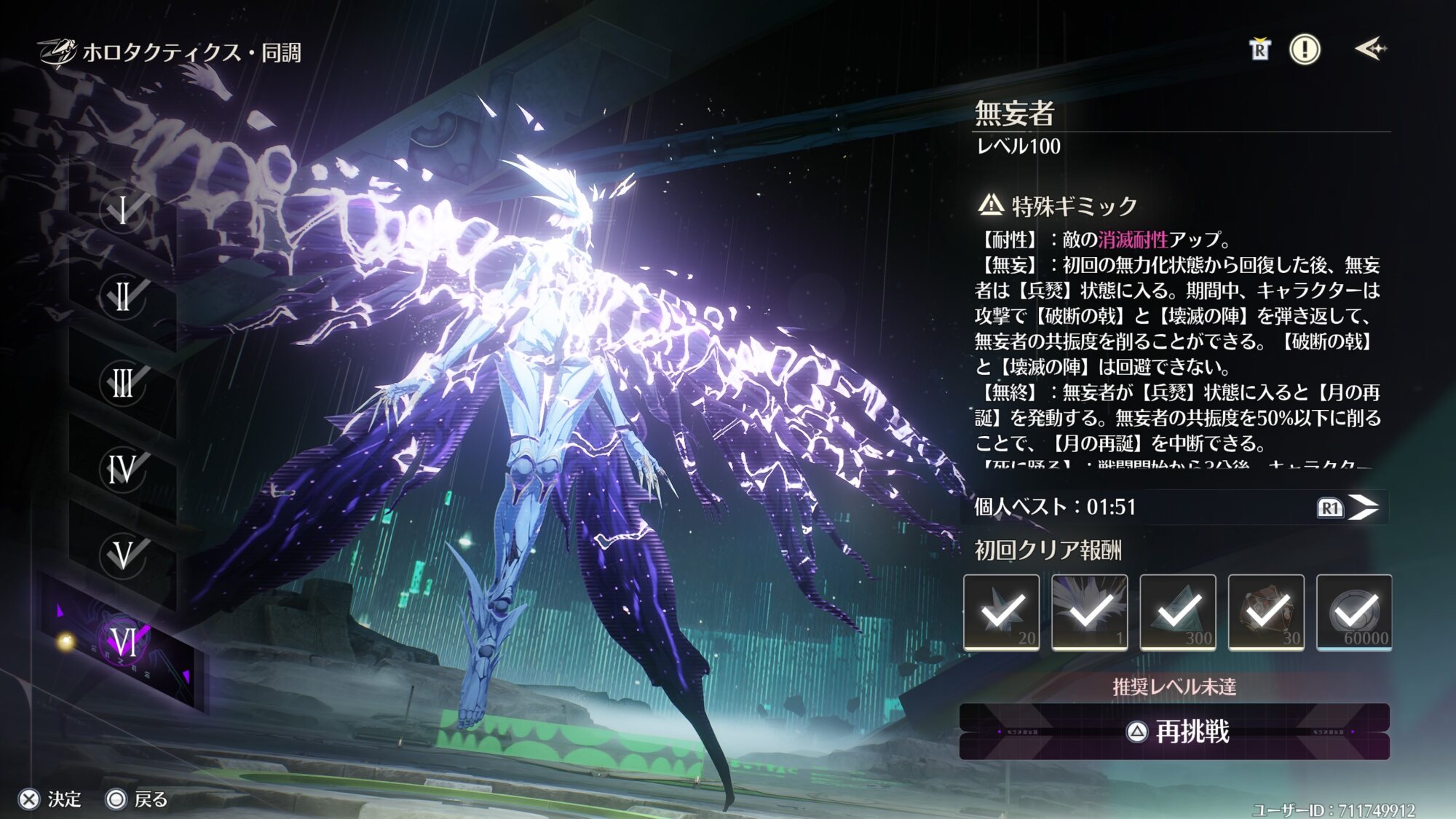1456x819 pixels.
Task: Click the back arrow in top-right corner
Action: tap(1370, 50)
